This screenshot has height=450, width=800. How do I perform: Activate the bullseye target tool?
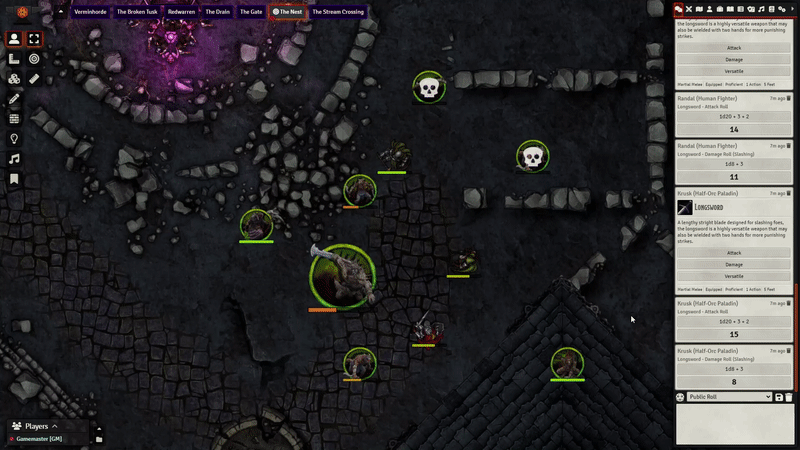(x=34, y=59)
